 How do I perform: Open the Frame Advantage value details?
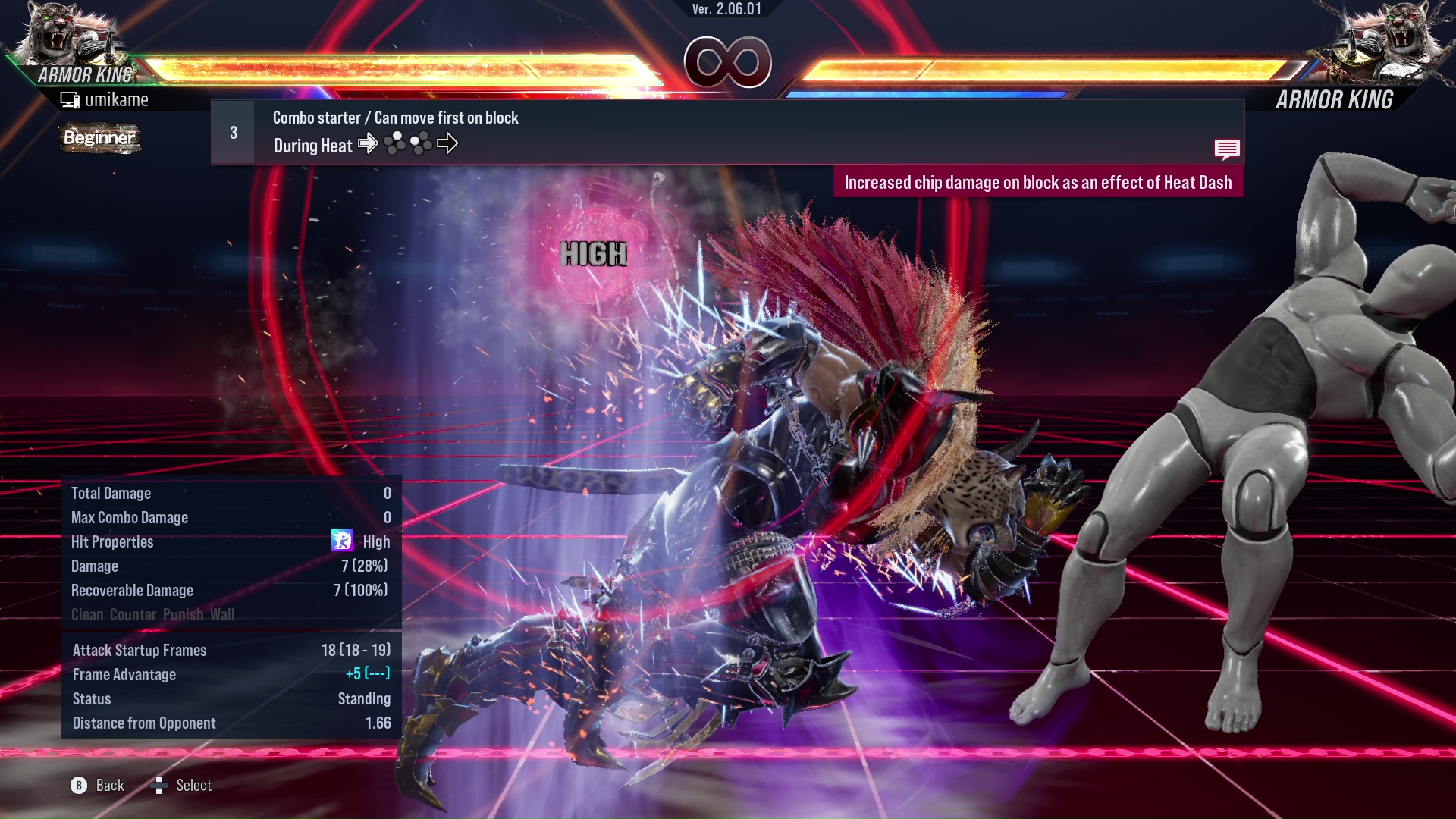[124, 674]
